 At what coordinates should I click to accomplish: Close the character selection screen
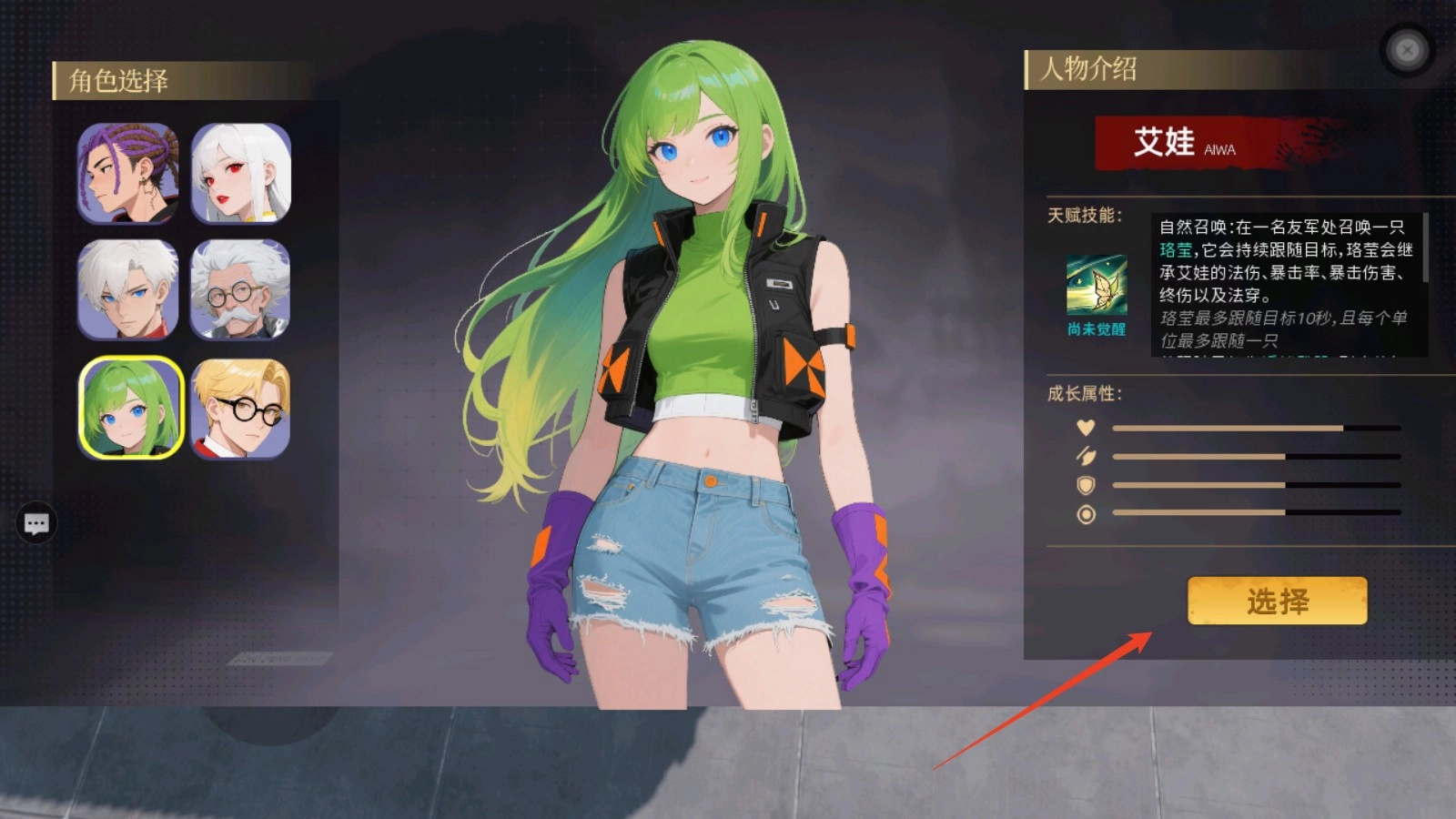[1407, 50]
